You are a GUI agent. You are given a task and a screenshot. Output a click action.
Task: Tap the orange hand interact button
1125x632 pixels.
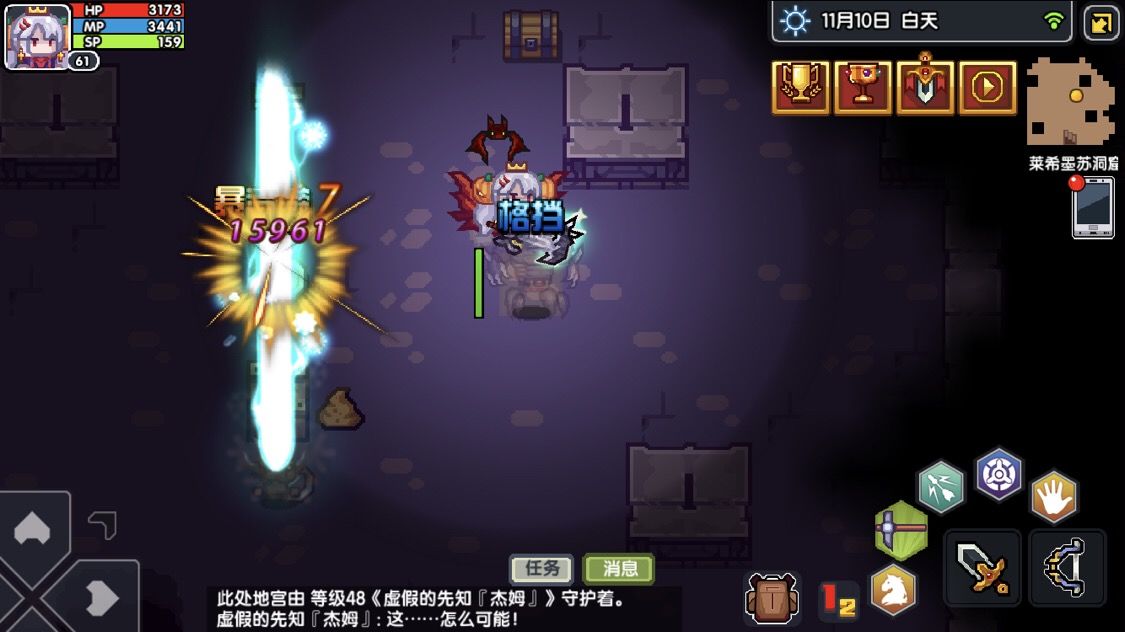[x=1054, y=496]
